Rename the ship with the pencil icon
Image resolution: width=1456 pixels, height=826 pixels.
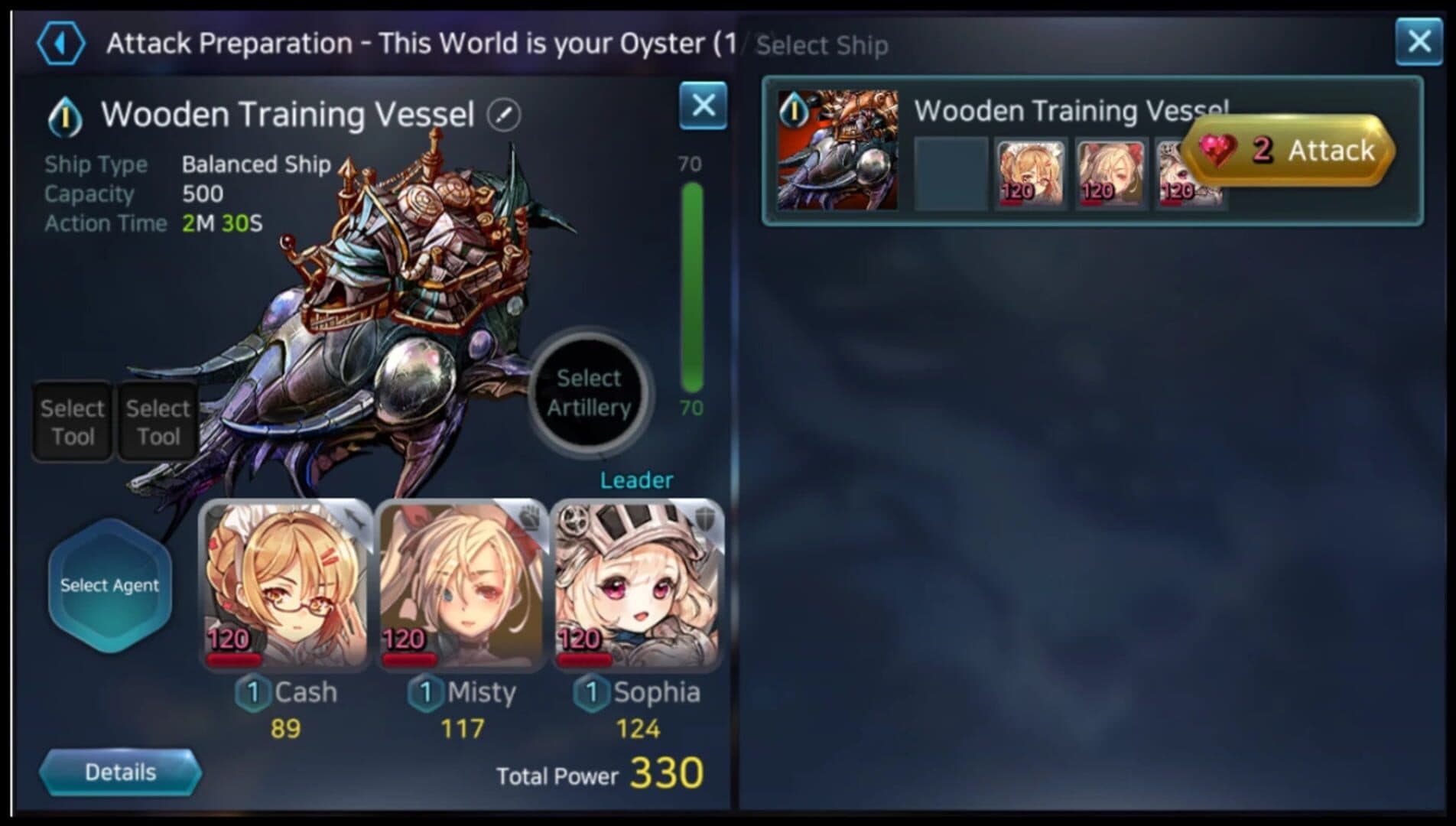504,115
